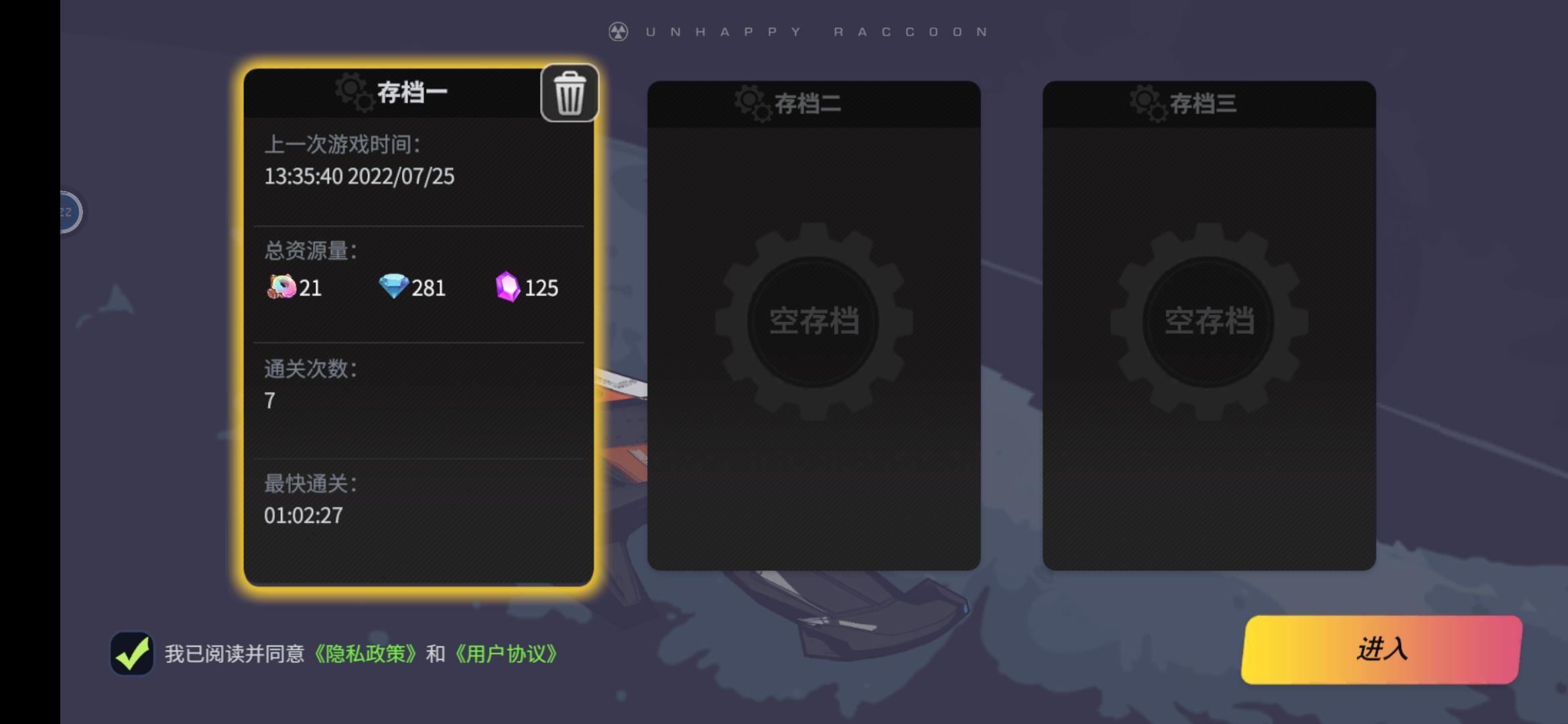Click the trash icon on 存档一
The height and width of the screenshot is (724, 1568).
tap(571, 93)
